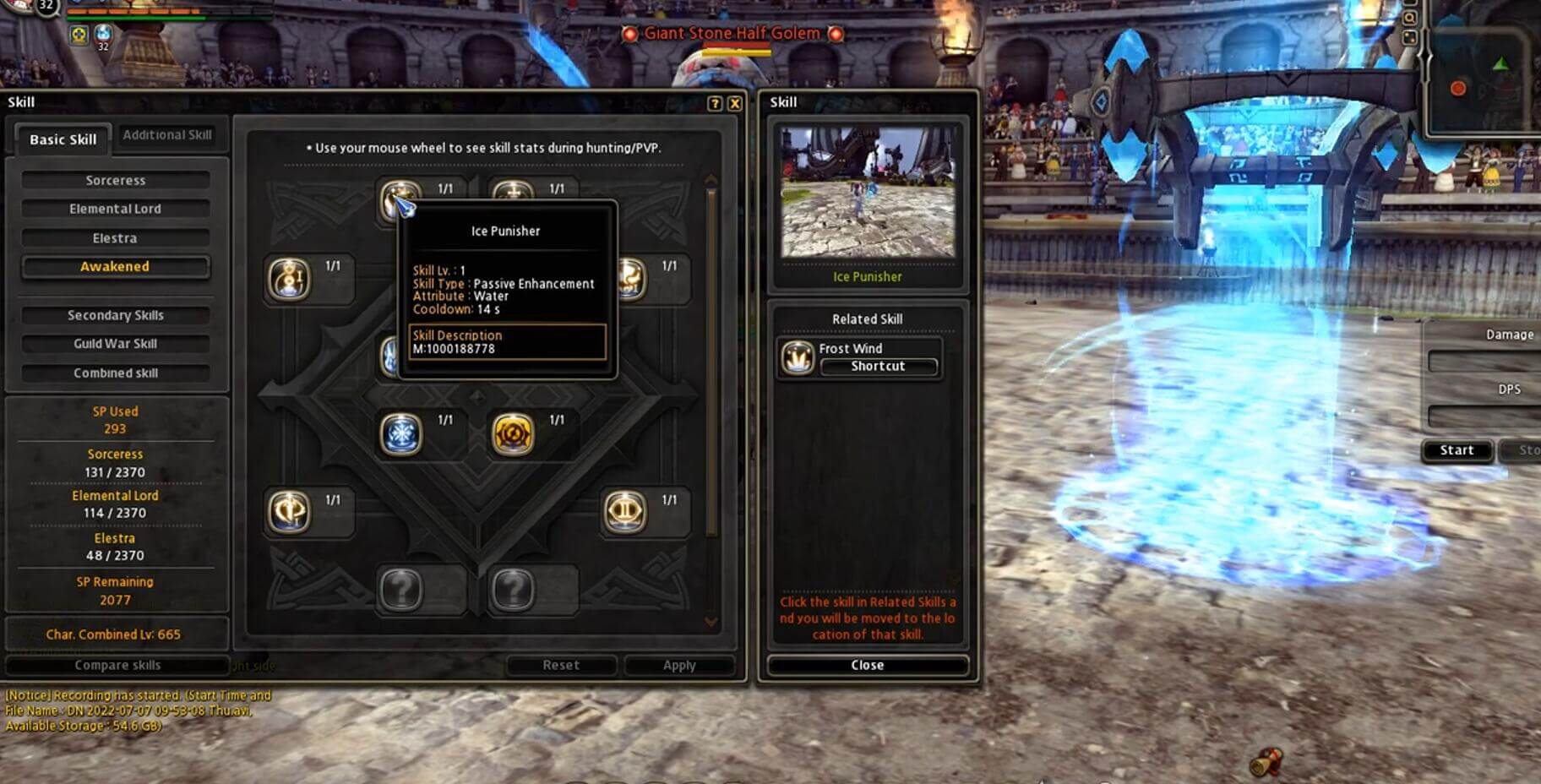View the Guild War Skill section
The width and height of the screenshot is (1541, 784).
[116, 344]
